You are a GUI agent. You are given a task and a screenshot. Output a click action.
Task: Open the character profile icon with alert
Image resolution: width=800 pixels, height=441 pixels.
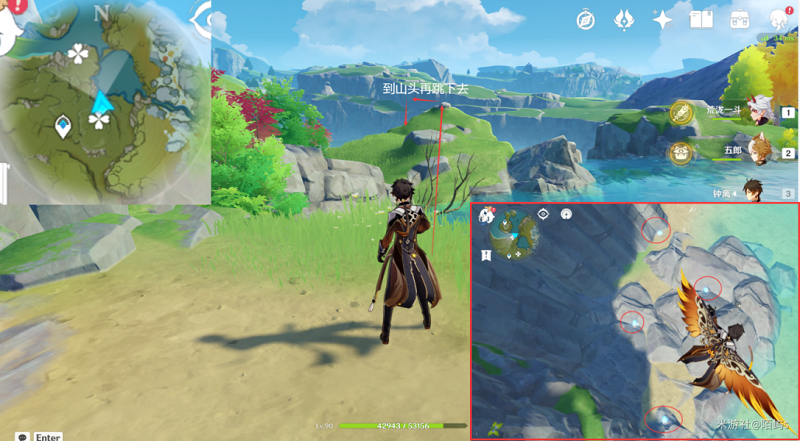pos(779,19)
